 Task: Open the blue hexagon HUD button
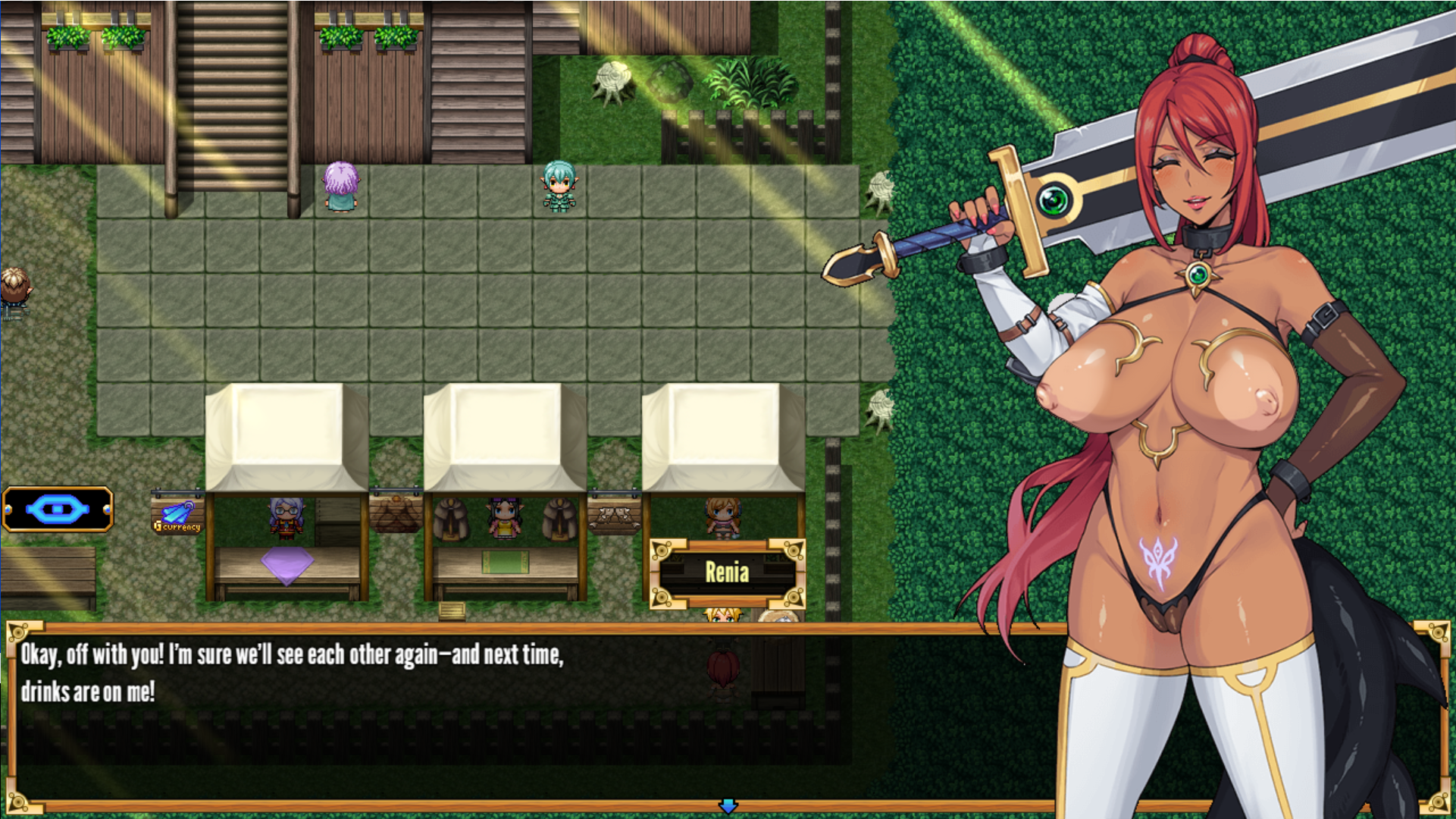pos(58,509)
